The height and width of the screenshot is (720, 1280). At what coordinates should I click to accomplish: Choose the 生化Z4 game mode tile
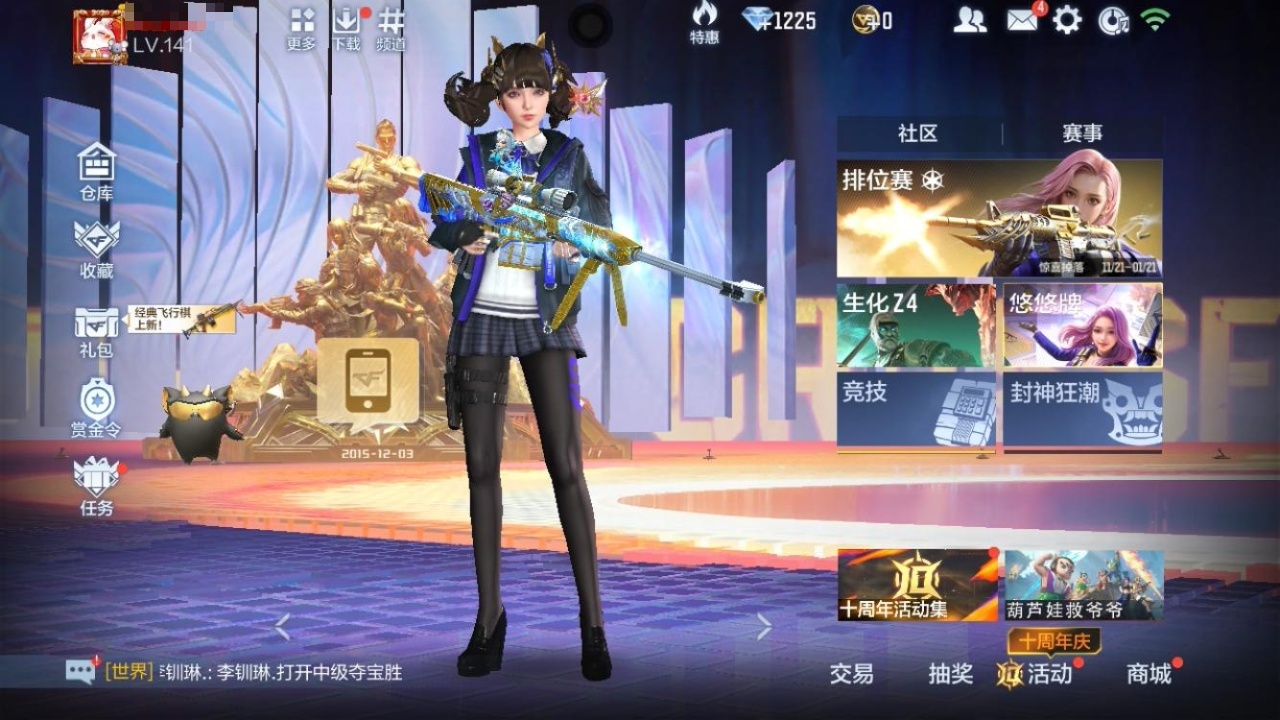[916, 325]
